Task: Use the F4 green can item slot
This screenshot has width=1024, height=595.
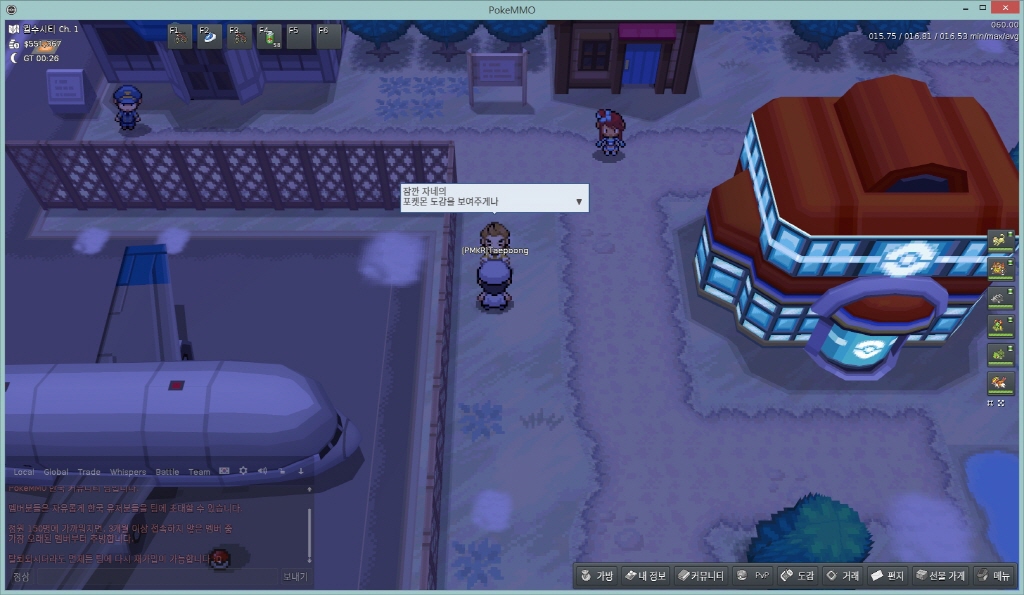Action: pyautogui.click(x=269, y=37)
